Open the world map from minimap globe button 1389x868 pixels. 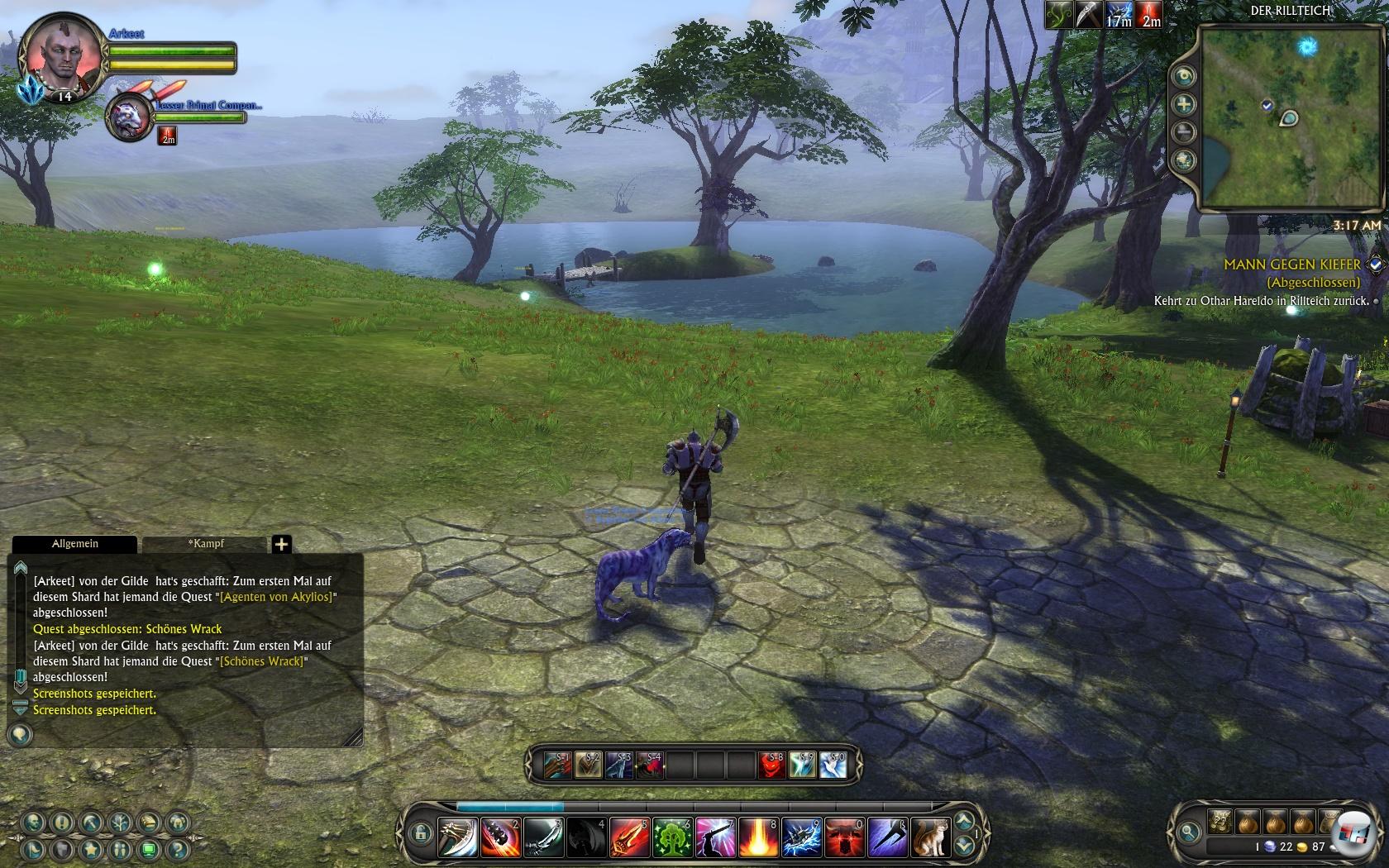click(x=1184, y=160)
